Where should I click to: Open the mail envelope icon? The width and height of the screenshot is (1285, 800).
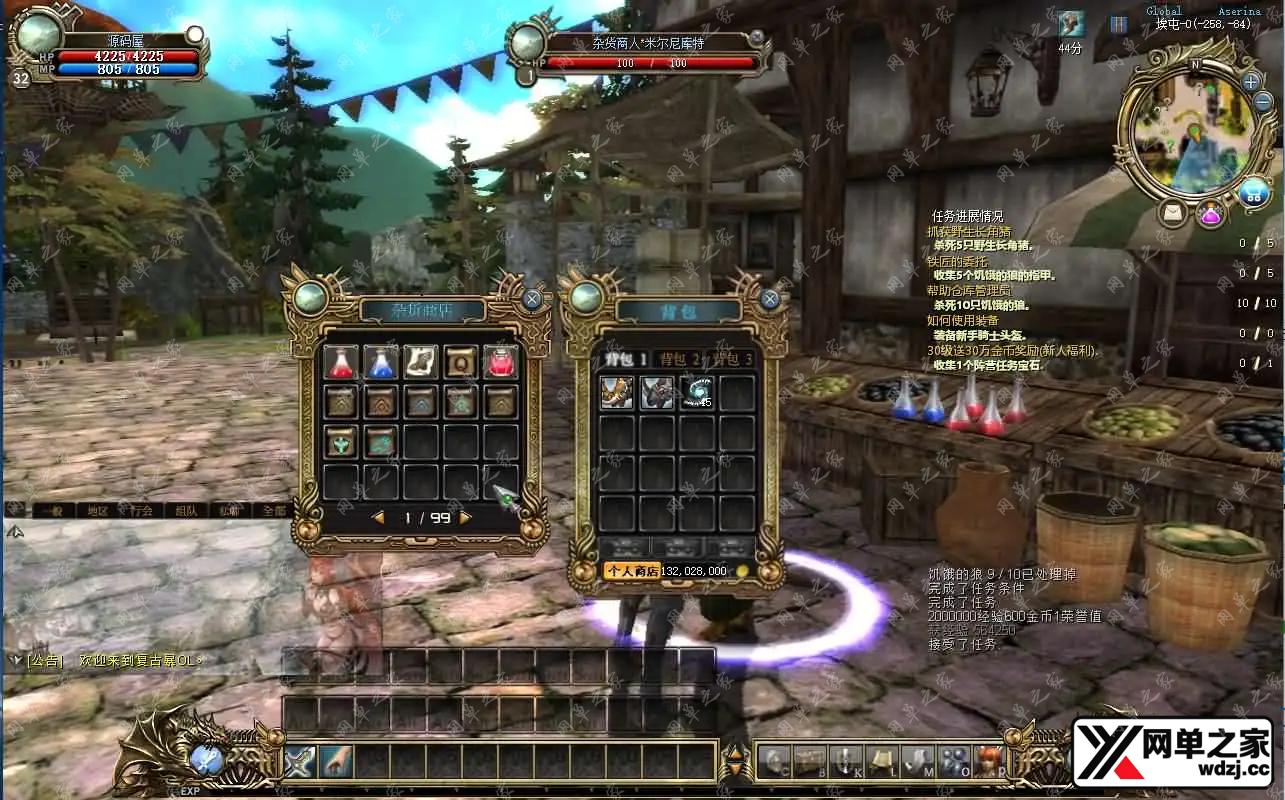(x=1174, y=213)
